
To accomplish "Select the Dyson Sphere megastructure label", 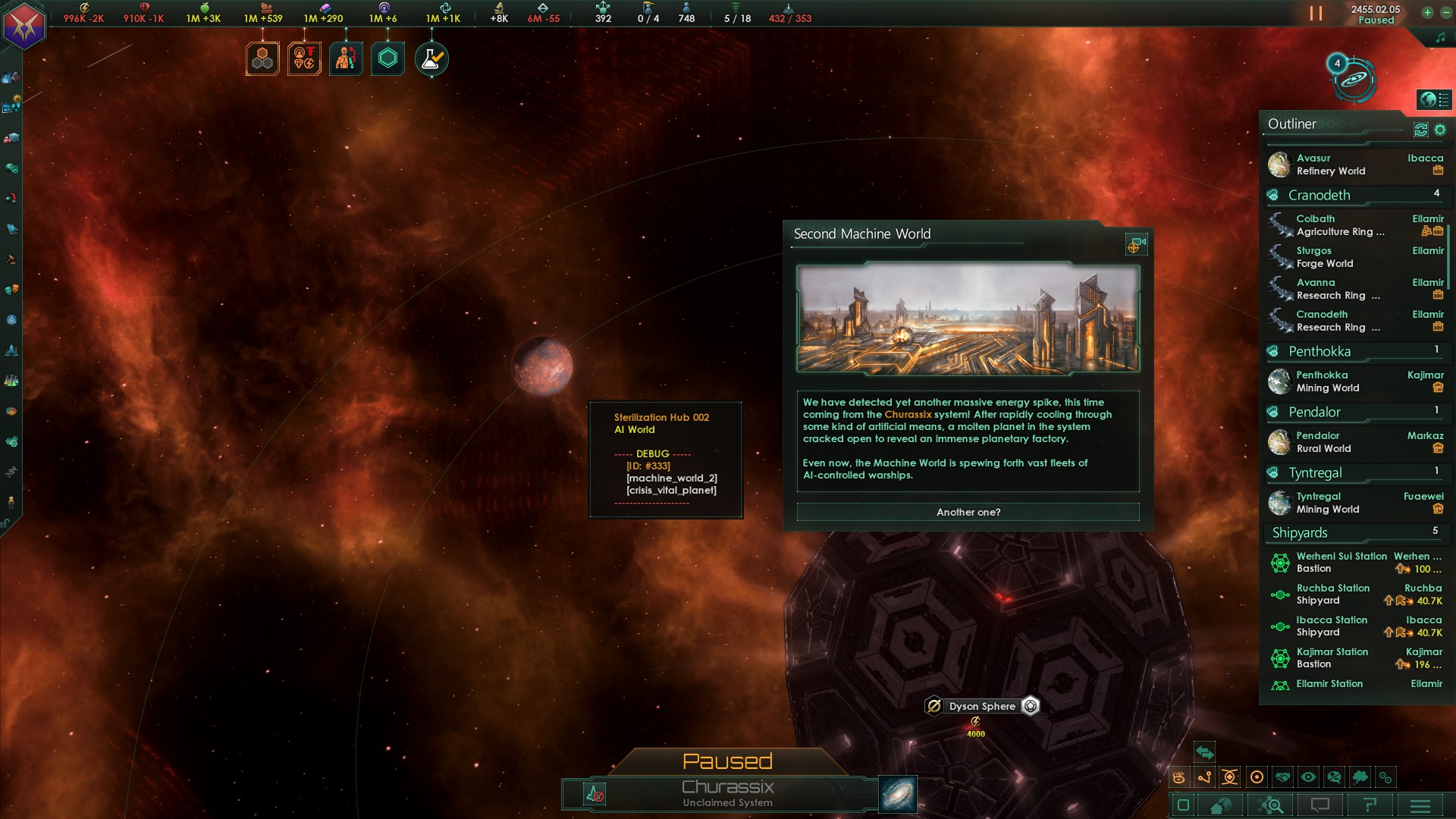I will (x=981, y=706).
